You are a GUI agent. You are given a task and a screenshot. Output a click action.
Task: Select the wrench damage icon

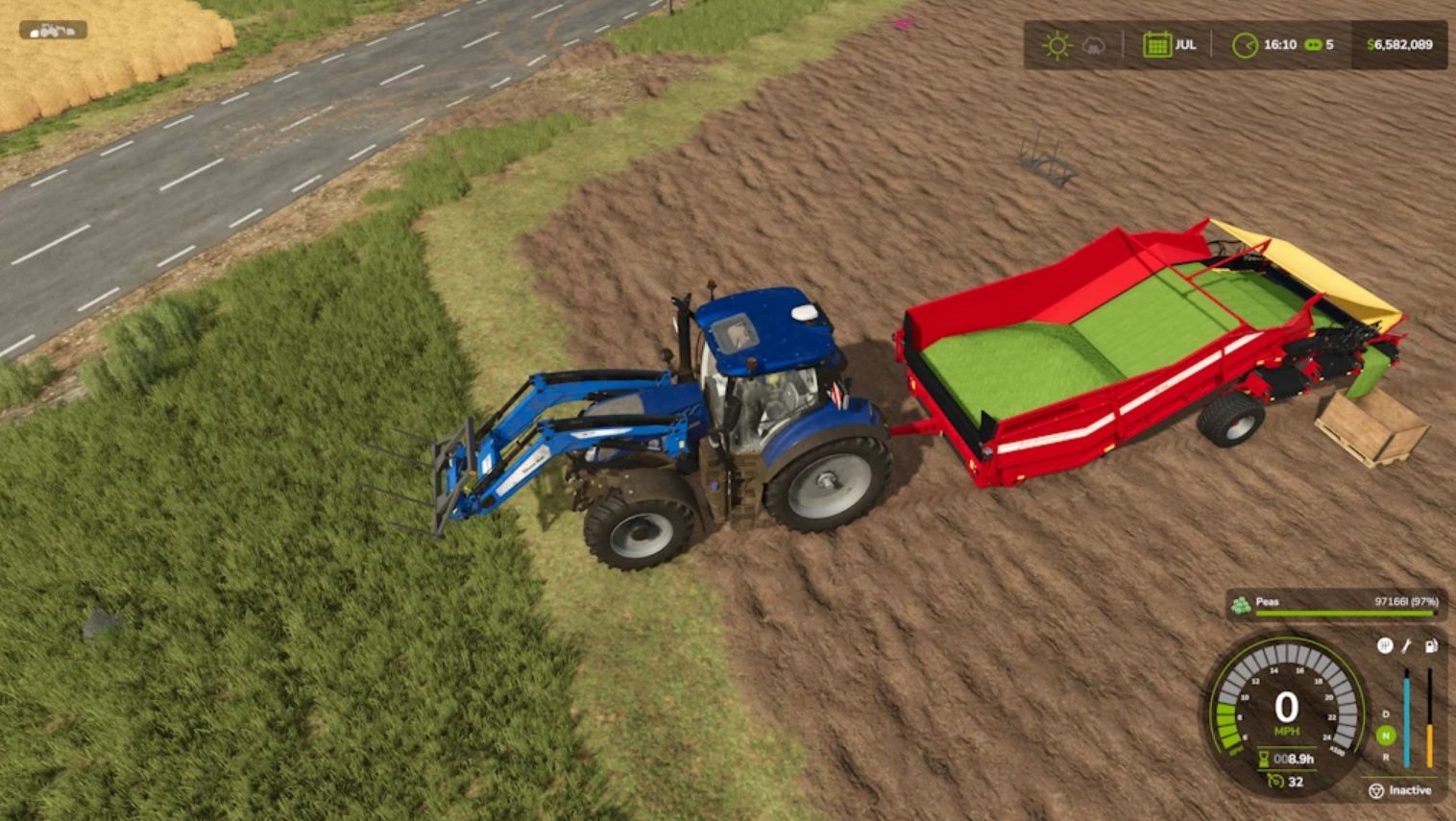(1407, 645)
